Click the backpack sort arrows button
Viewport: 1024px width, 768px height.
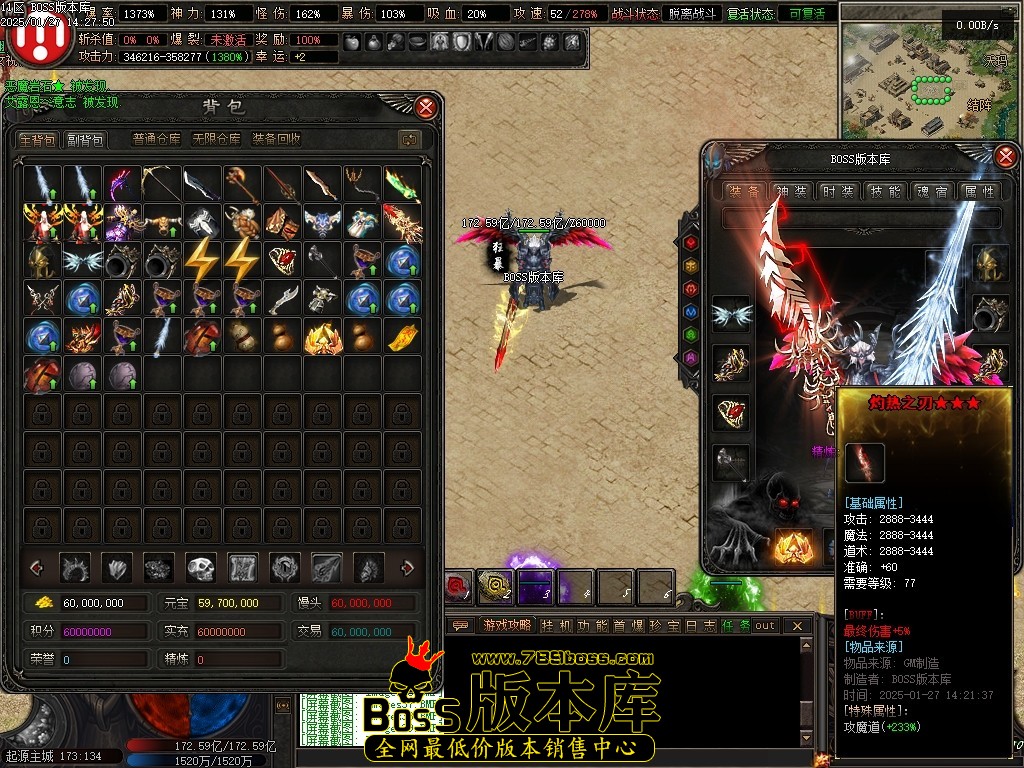click(408, 140)
